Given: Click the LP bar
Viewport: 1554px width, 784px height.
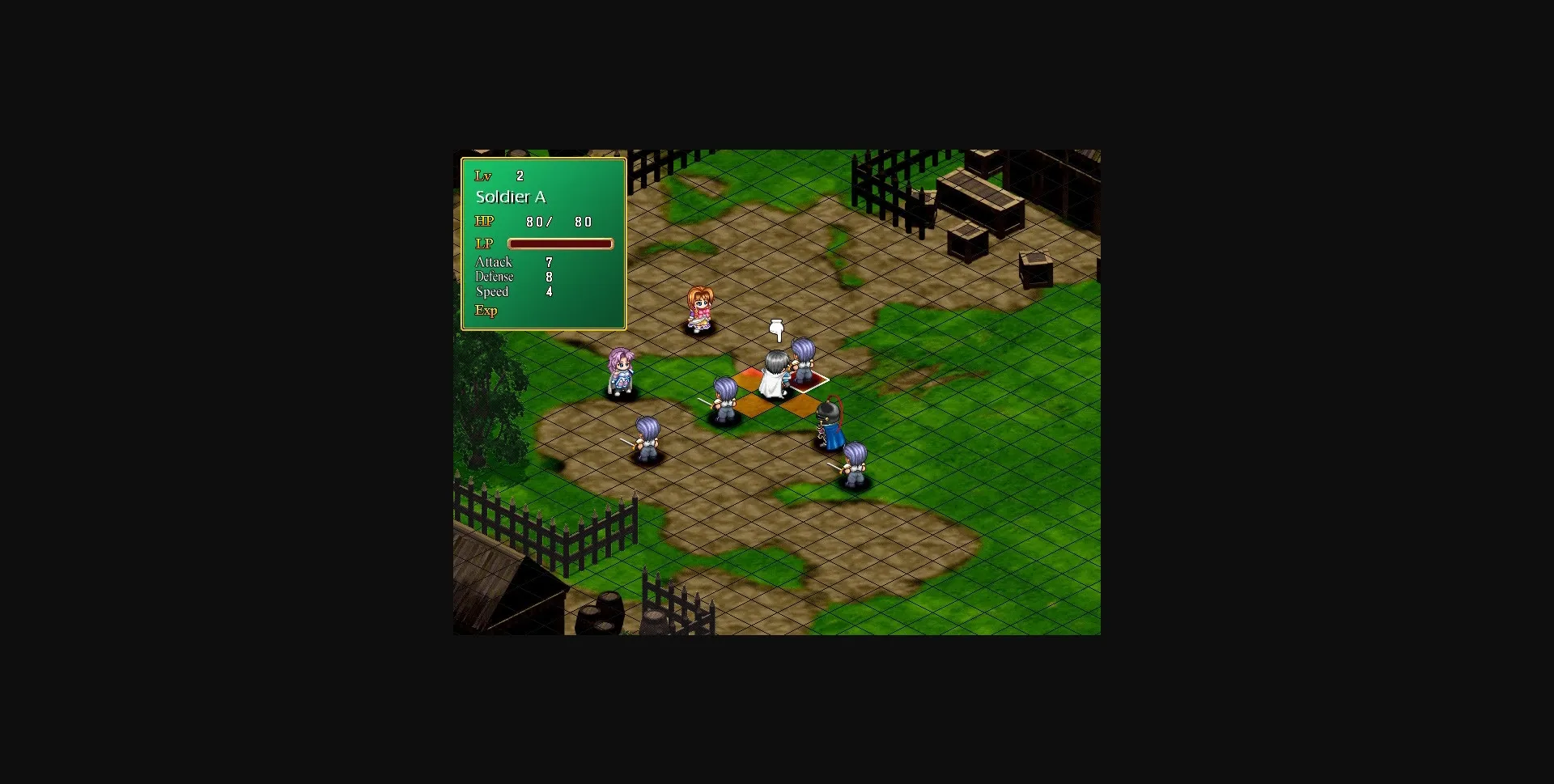Looking at the screenshot, I should click(x=561, y=243).
